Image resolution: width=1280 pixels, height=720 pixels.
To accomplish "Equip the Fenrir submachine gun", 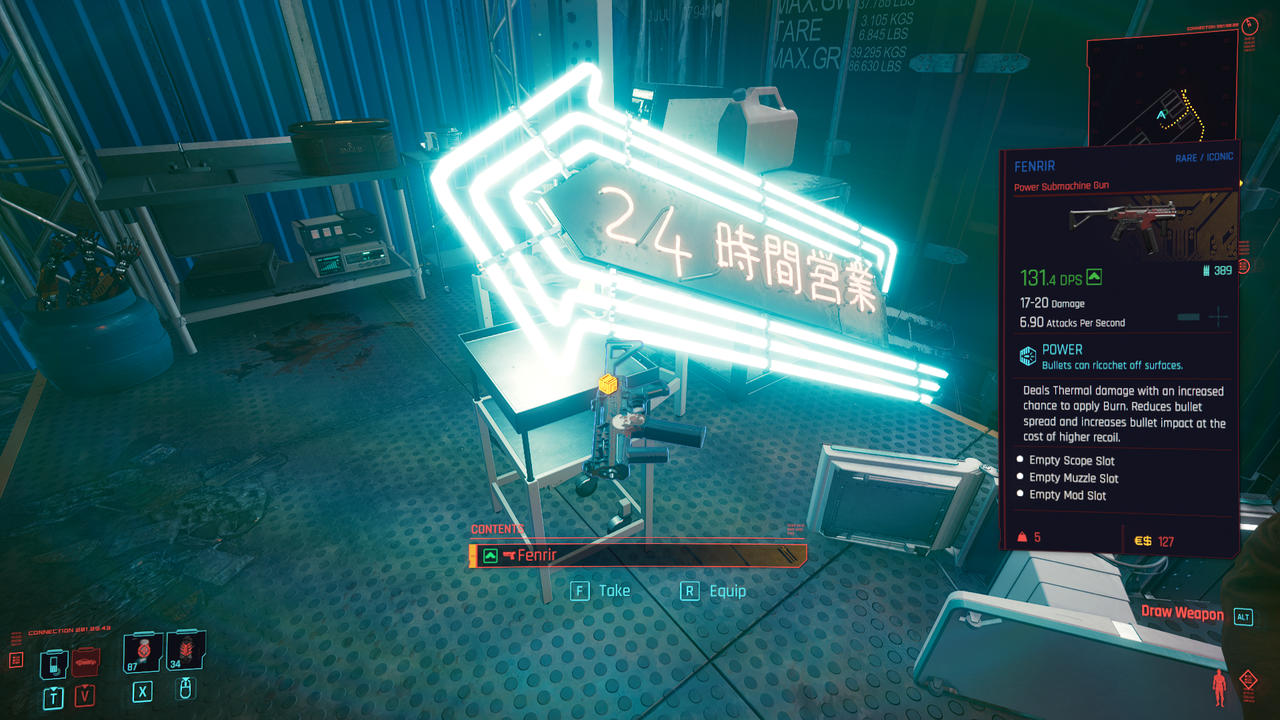I will [716, 591].
